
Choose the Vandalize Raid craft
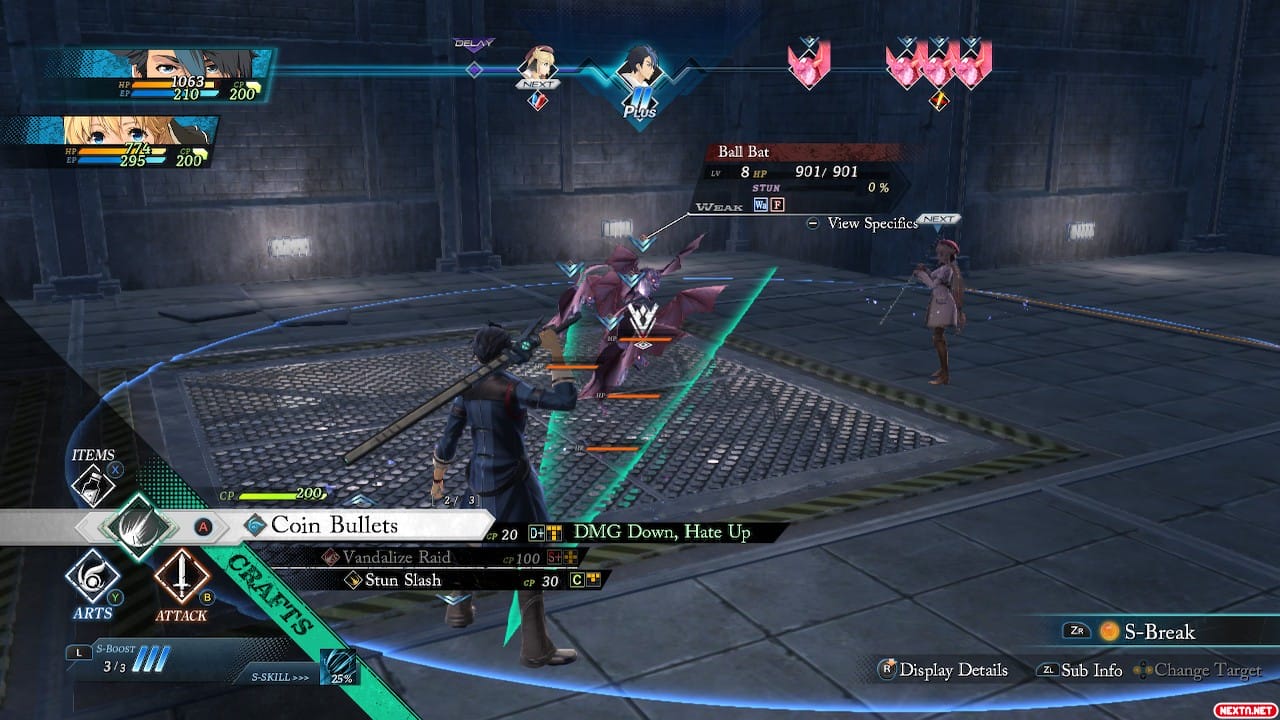click(397, 557)
